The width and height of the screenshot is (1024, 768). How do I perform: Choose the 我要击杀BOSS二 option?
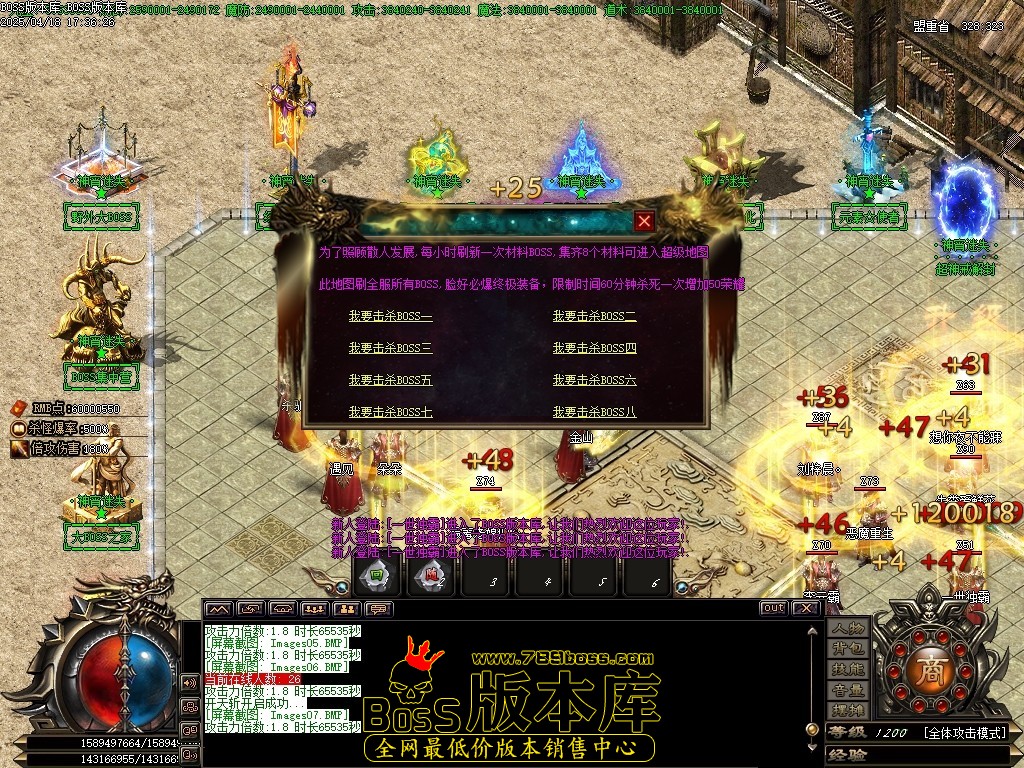click(594, 316)
